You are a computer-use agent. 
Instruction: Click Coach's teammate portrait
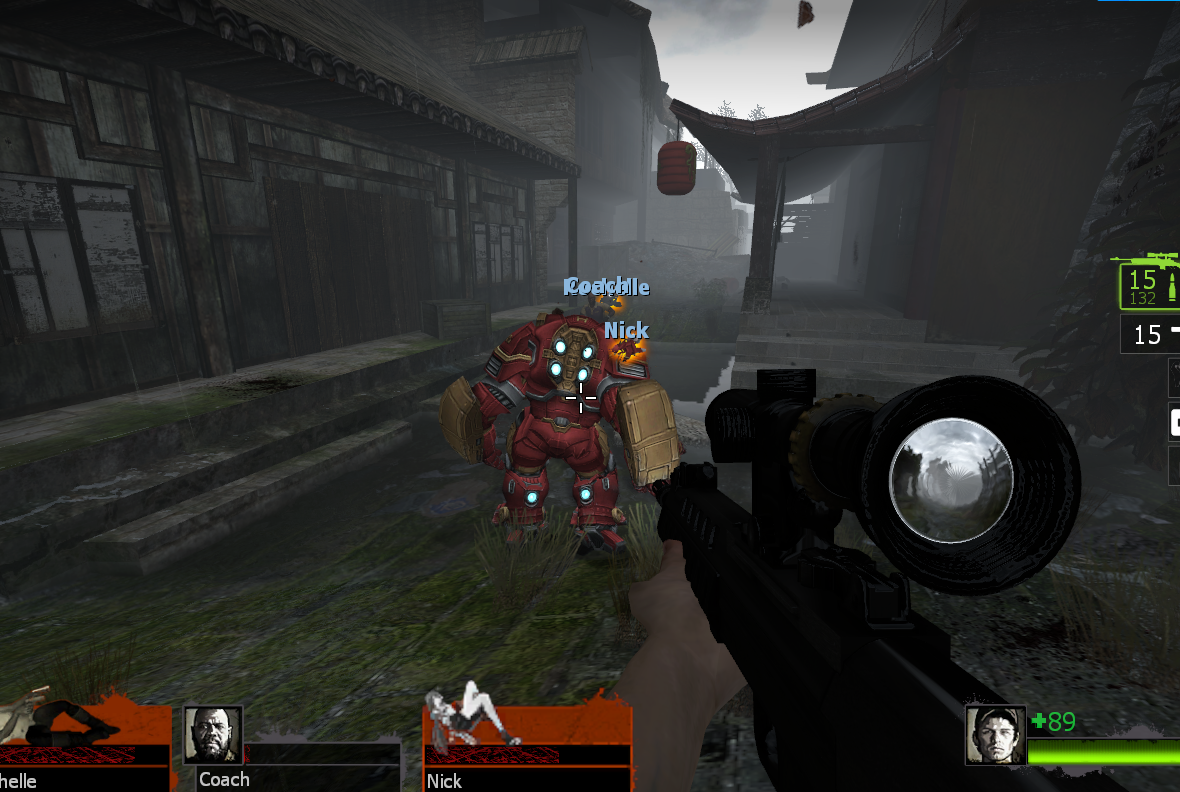(213, 735)
